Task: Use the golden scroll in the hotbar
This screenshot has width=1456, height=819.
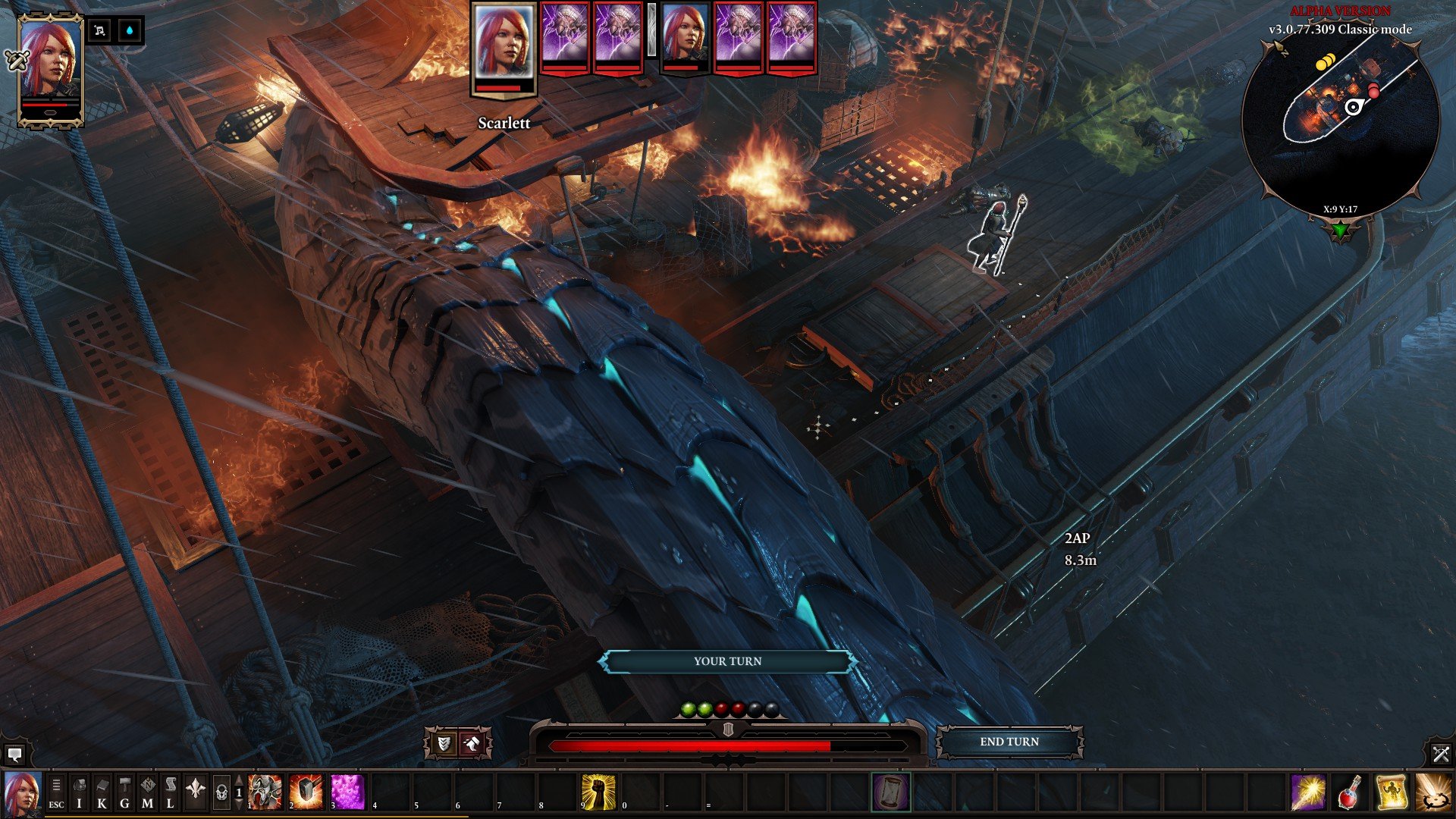Action: pyautogui.click(x=1391, y=792)
